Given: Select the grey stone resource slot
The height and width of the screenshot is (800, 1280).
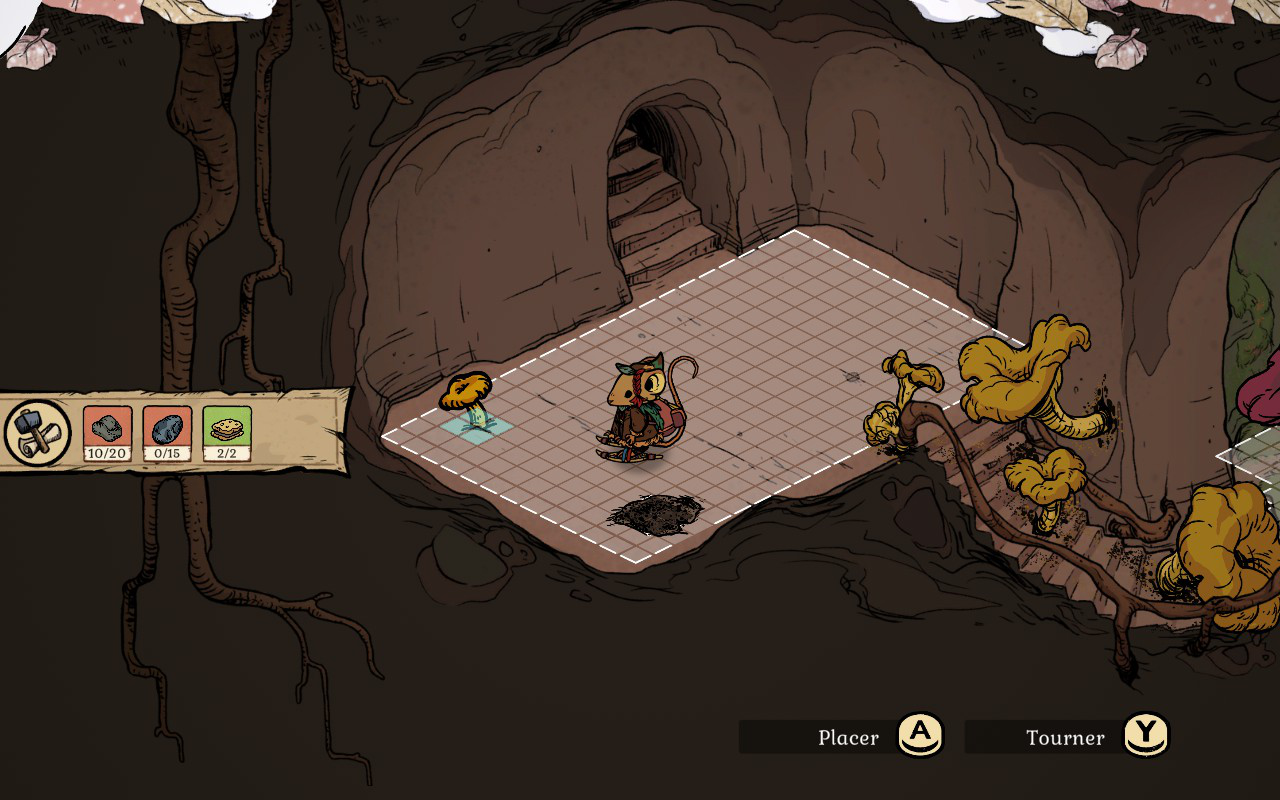Looking at the screenshot, I should 107,433.
